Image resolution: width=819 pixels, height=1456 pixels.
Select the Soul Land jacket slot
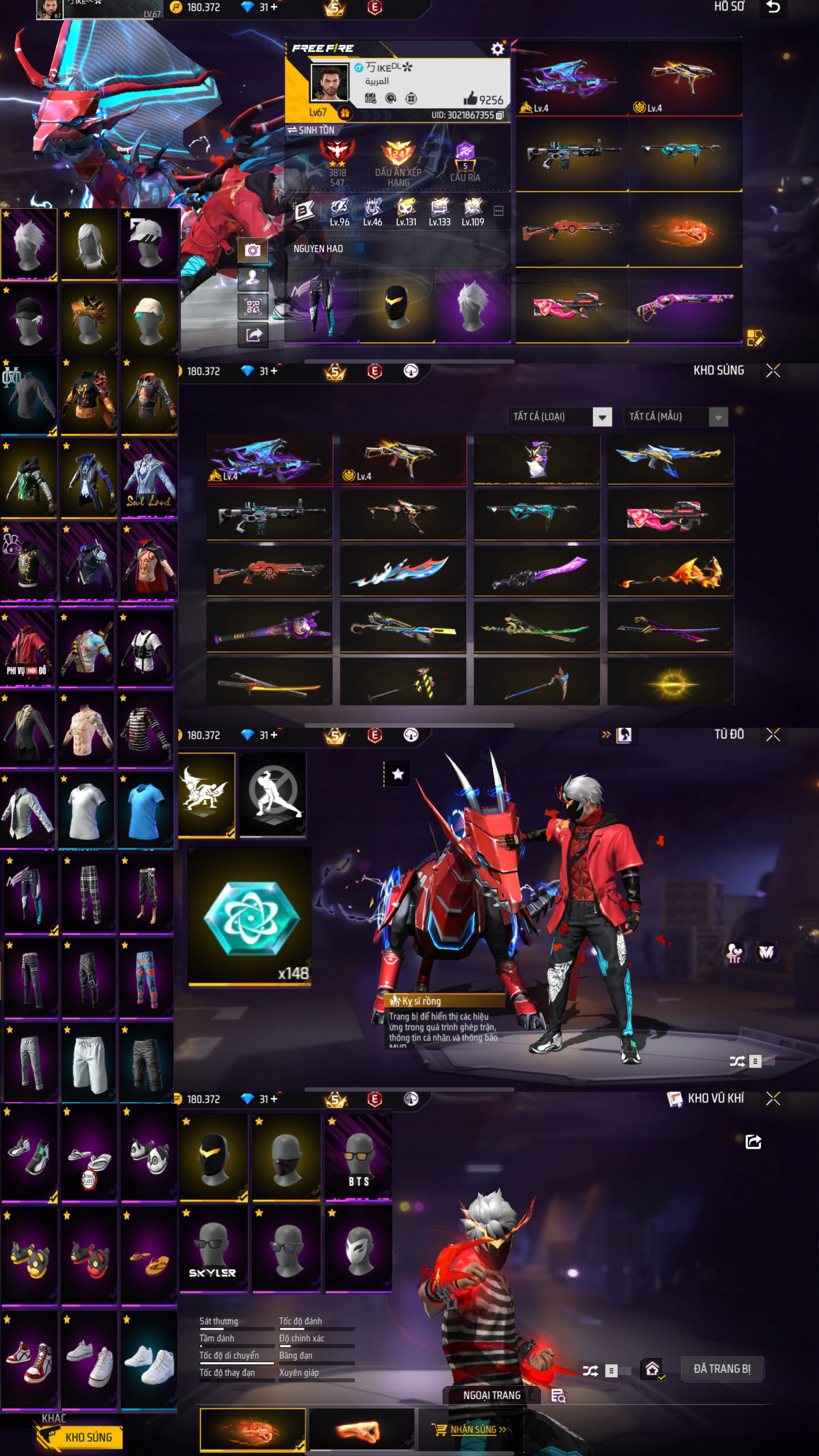[149, 478]
